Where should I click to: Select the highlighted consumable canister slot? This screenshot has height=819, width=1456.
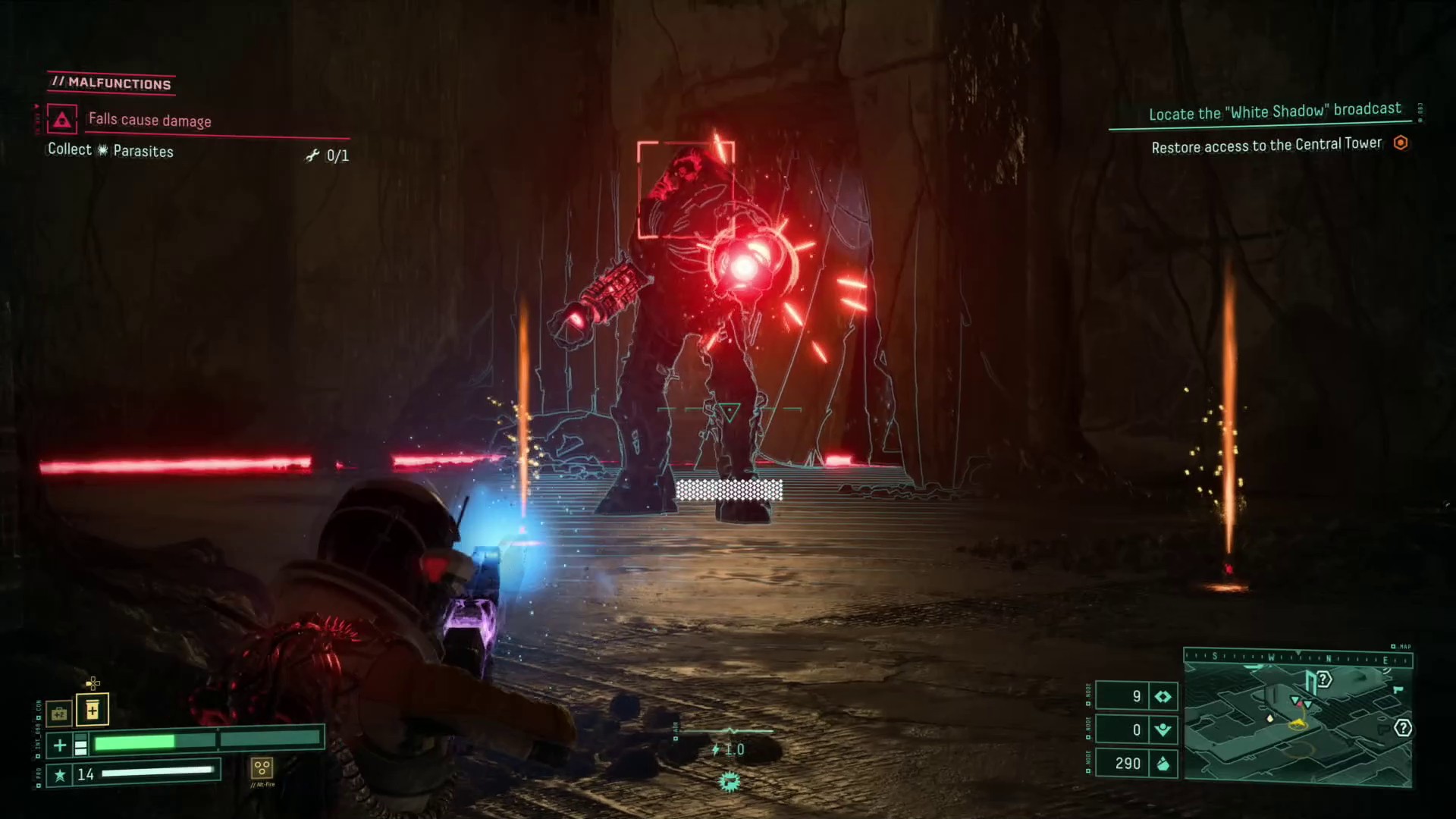click(x=92, y=710)
